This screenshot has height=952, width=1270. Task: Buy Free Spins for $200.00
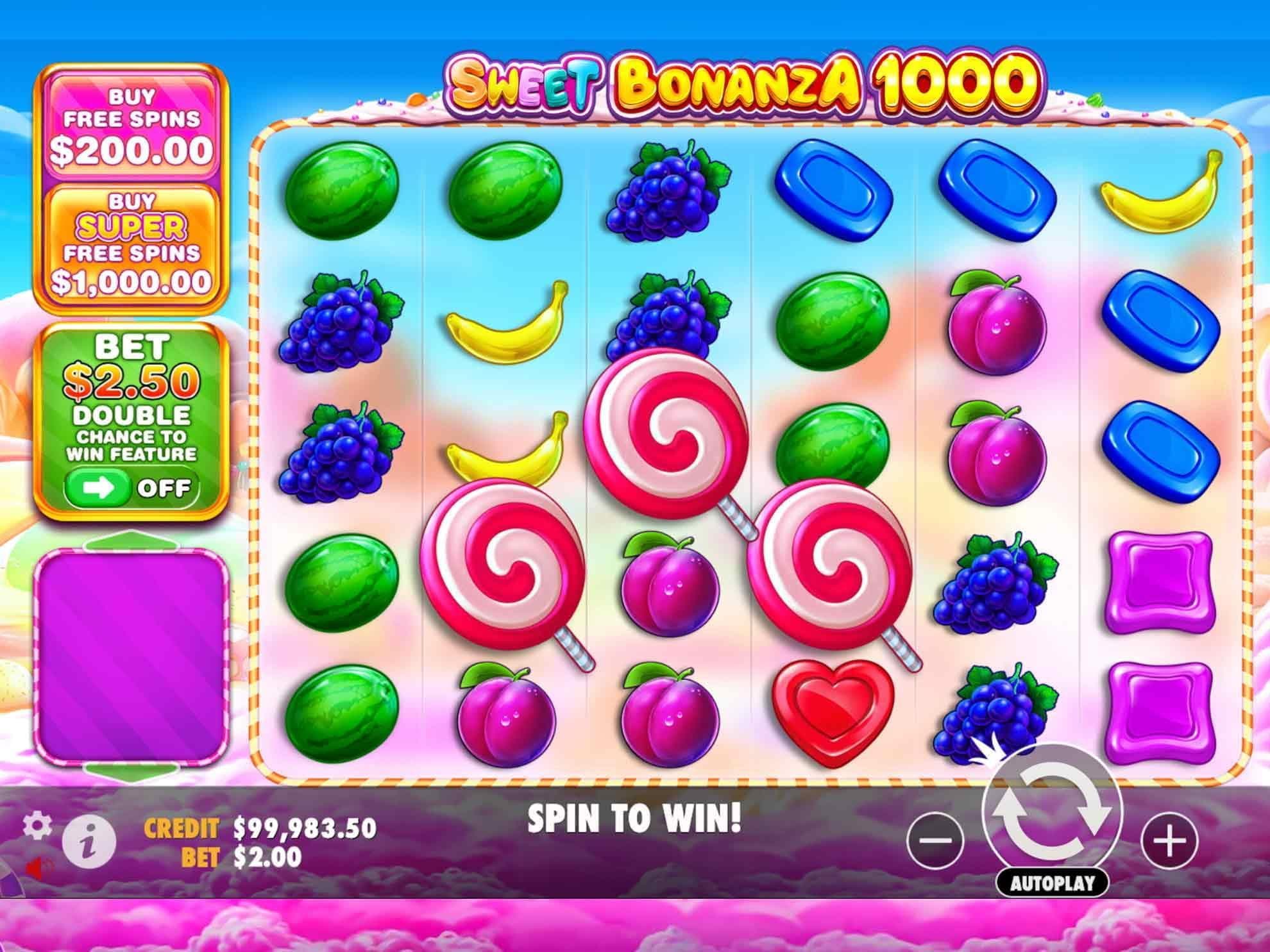135,125
